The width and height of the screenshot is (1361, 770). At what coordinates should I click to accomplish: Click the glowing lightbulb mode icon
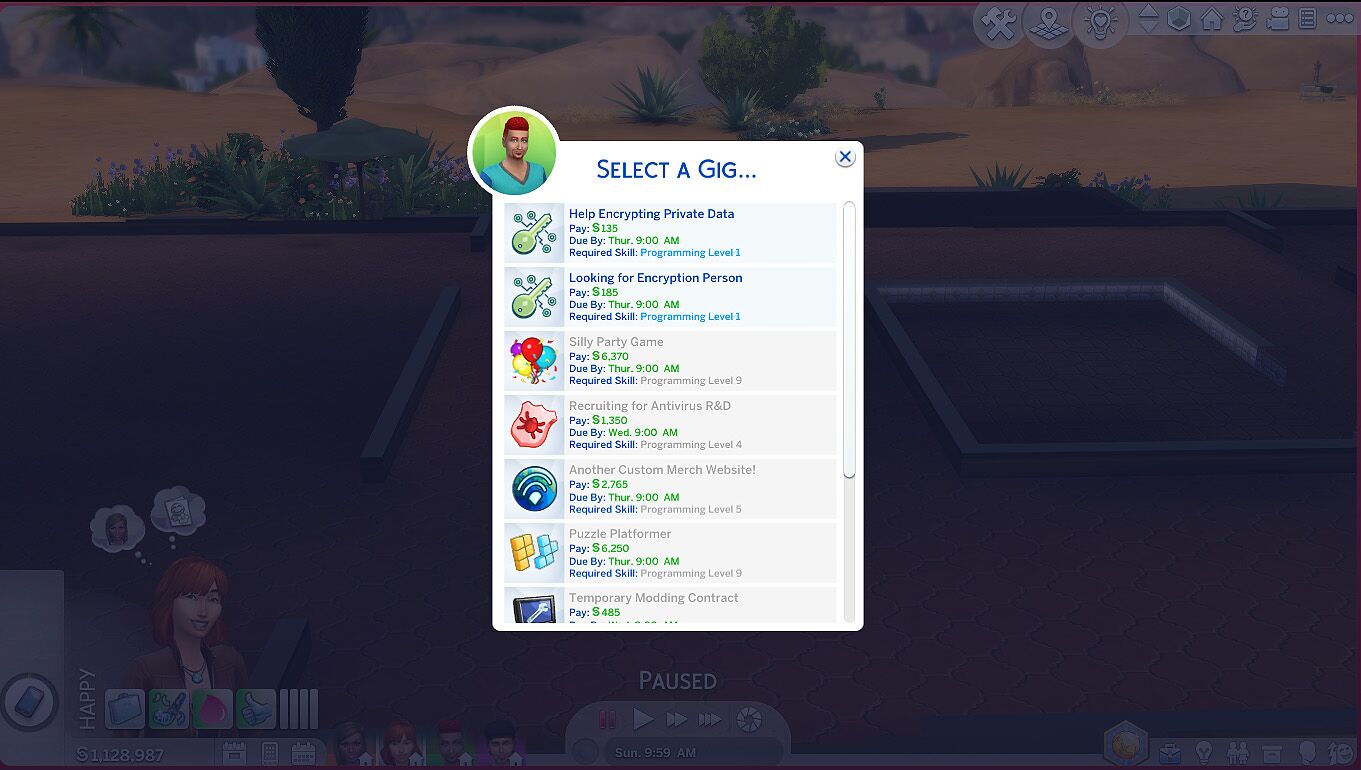tap(1101, 22)
